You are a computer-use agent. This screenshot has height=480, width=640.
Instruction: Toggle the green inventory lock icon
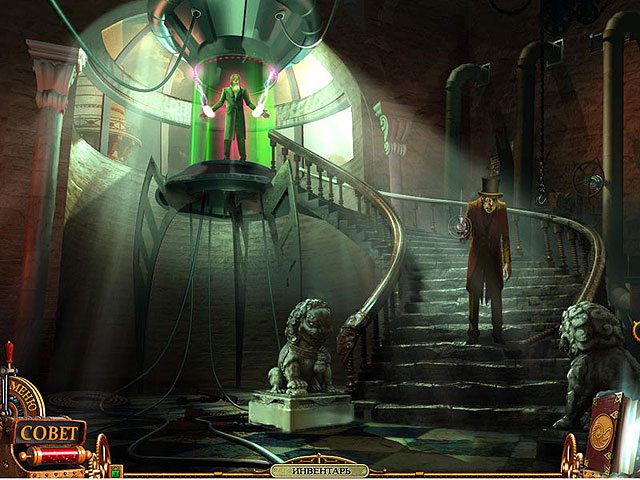pos(116,469)
